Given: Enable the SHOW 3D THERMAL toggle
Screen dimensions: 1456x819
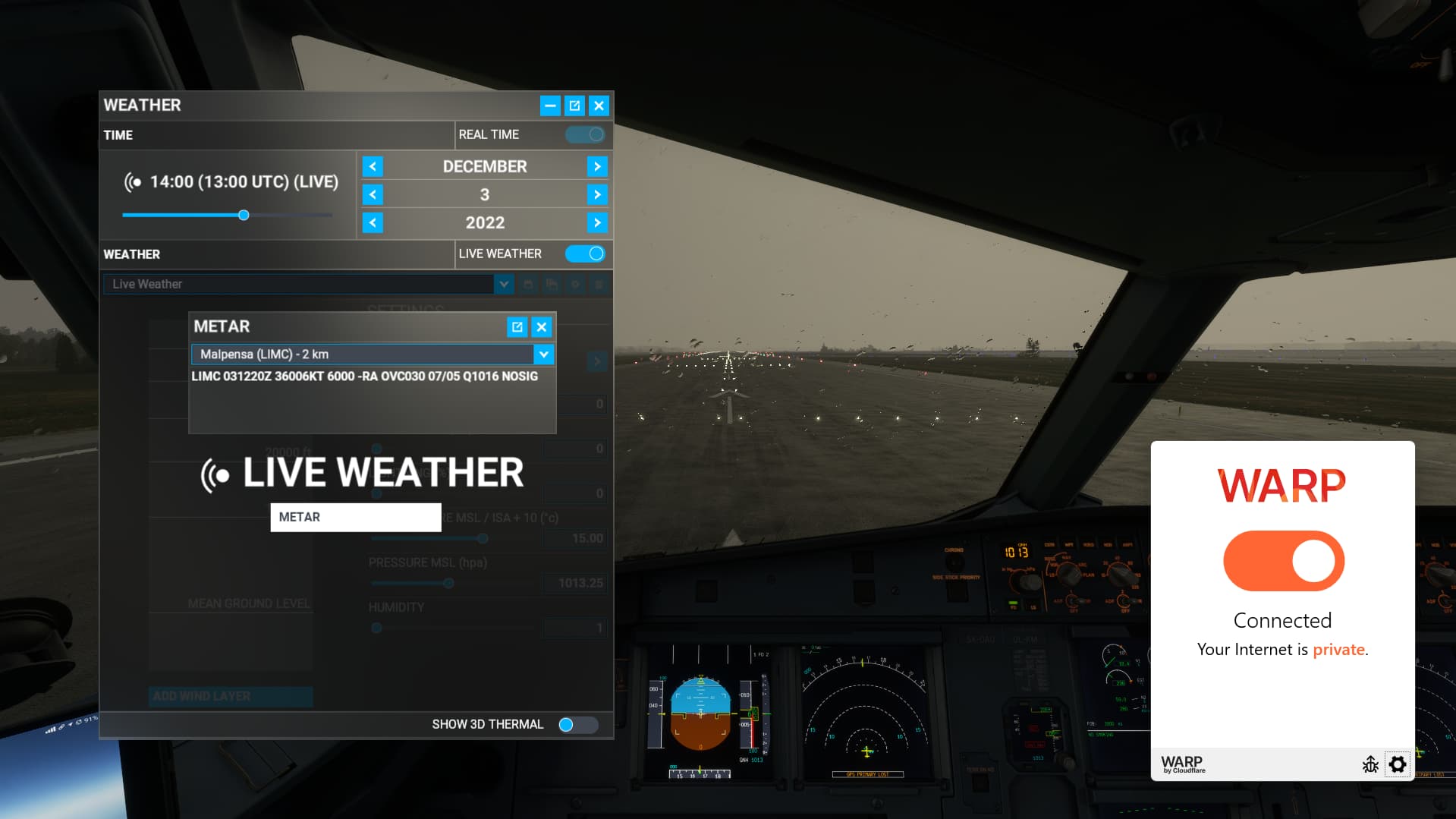Looking at the screenshot, I should click(x=577, y=724).
